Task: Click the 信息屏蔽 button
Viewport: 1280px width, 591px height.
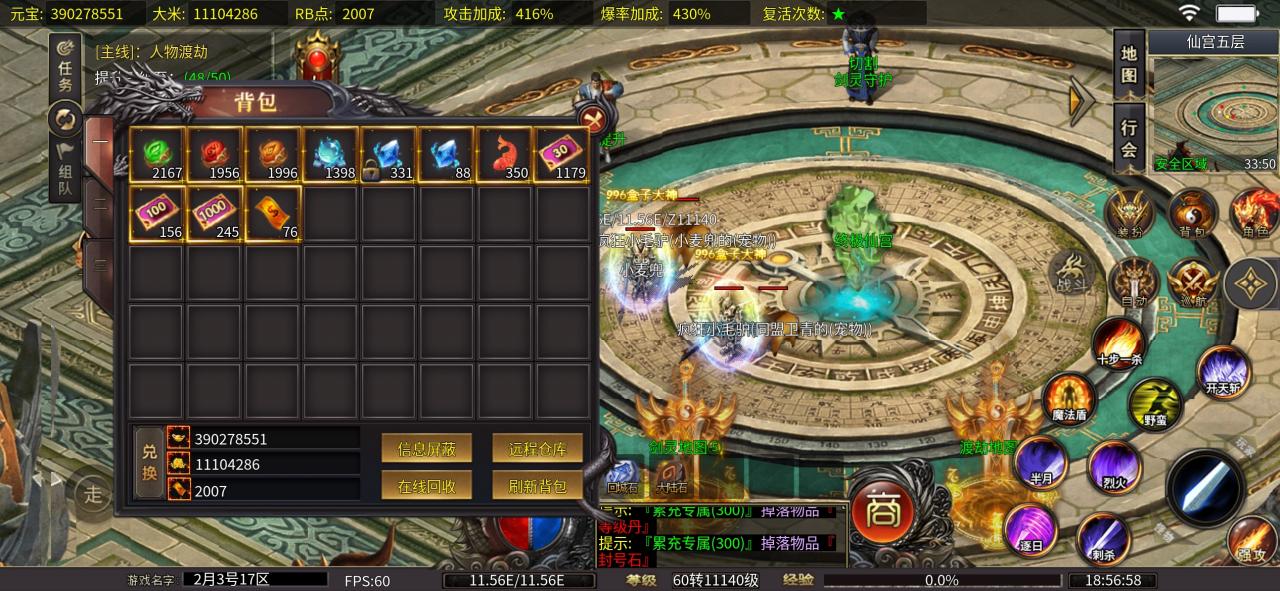Action: pos(427,449)
